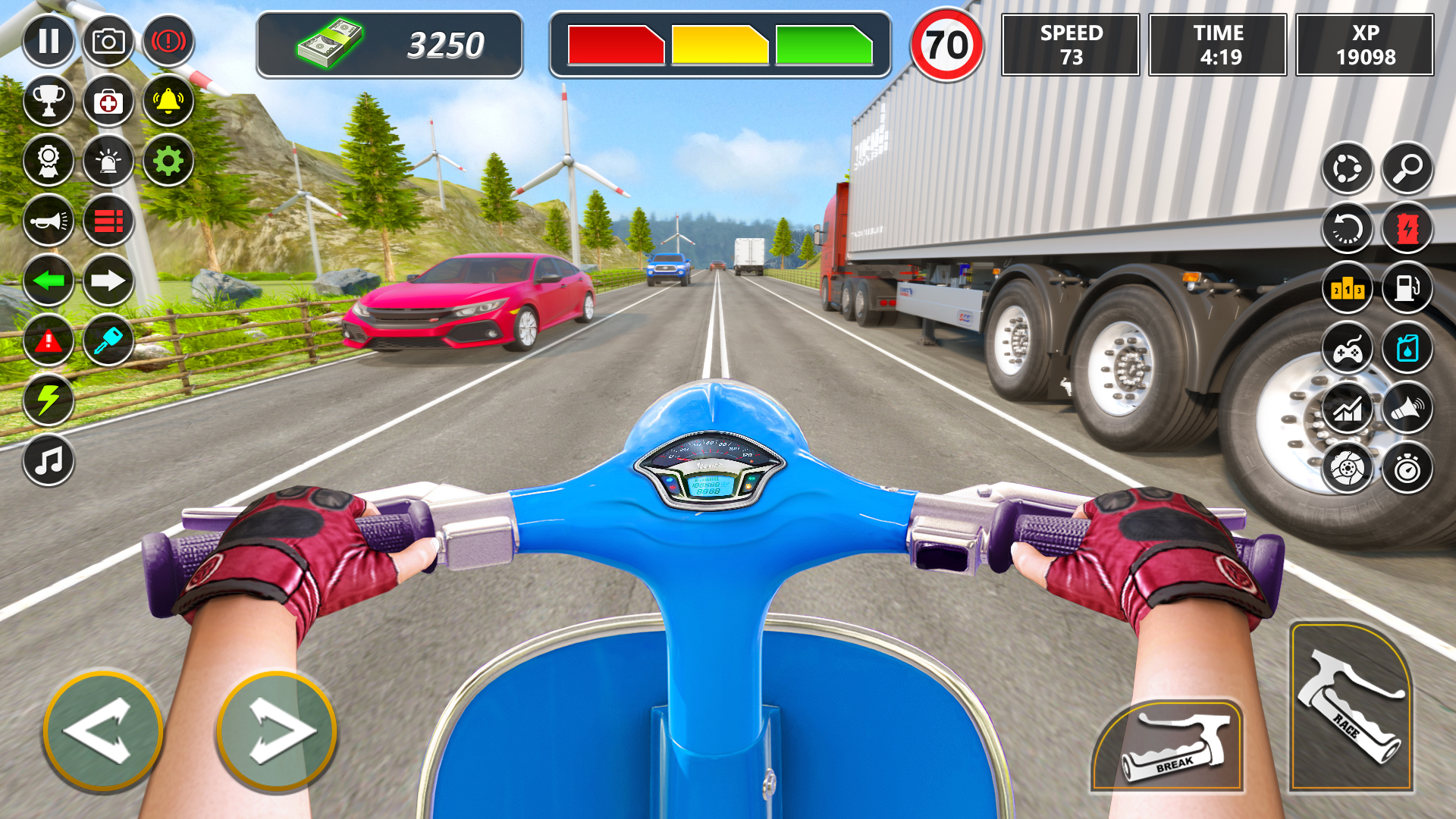The width and height of the screenshot is (1456, 819).
Task: Tap the first aid kit icon
Action: point(110,102)
